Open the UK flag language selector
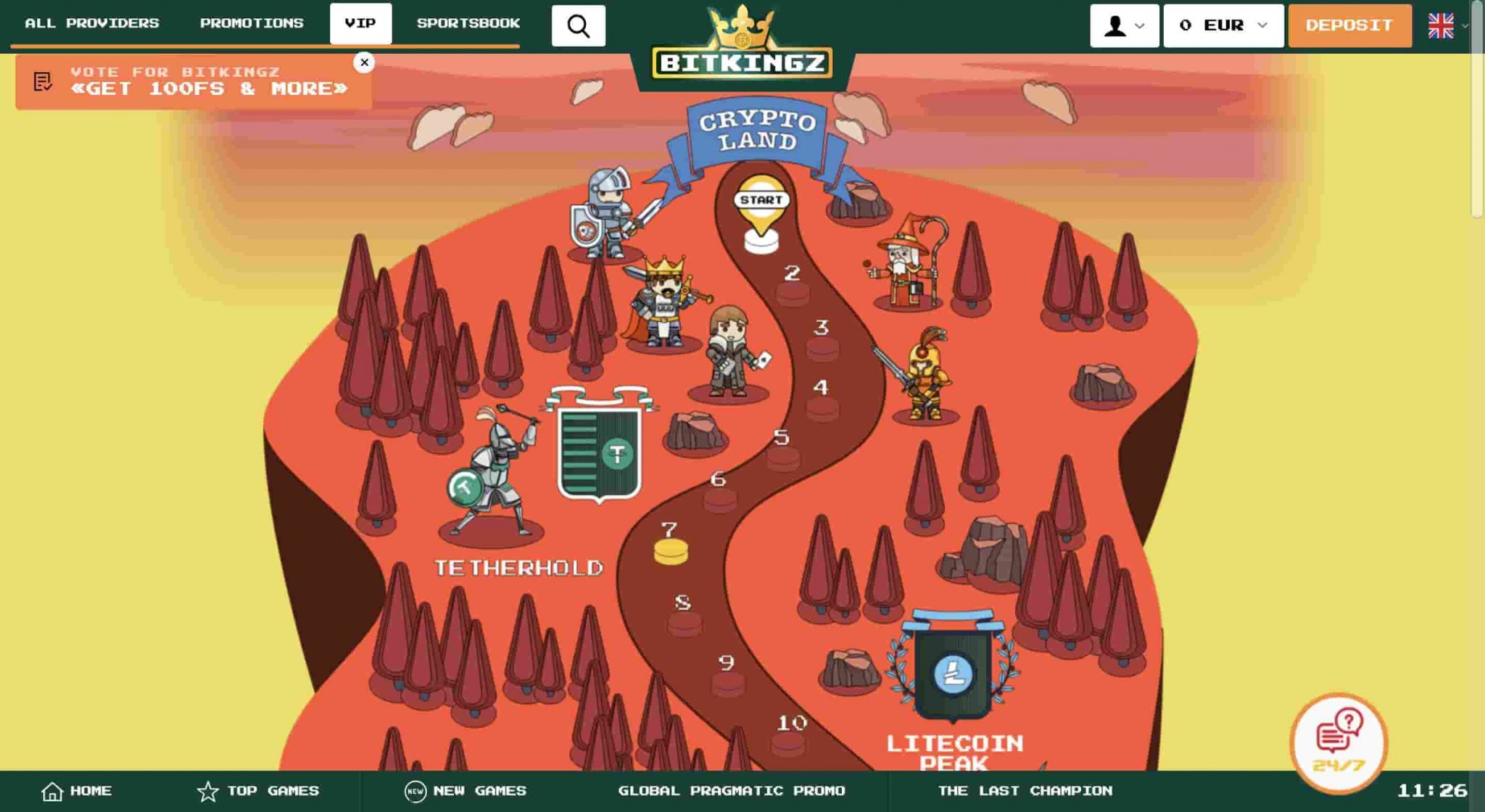The height and width of the screenshot is (812, 1485). 1447,26
